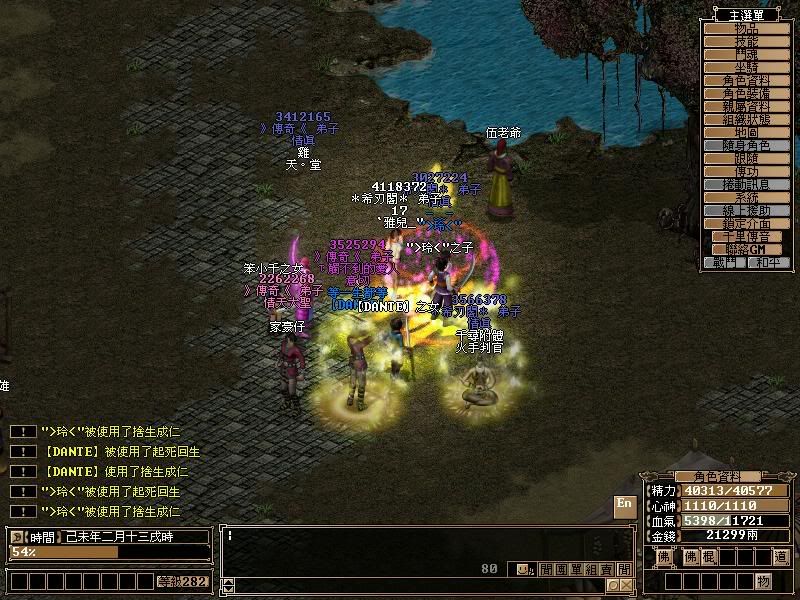Click the 物 item button by quick slots

(x=763, y=581)
